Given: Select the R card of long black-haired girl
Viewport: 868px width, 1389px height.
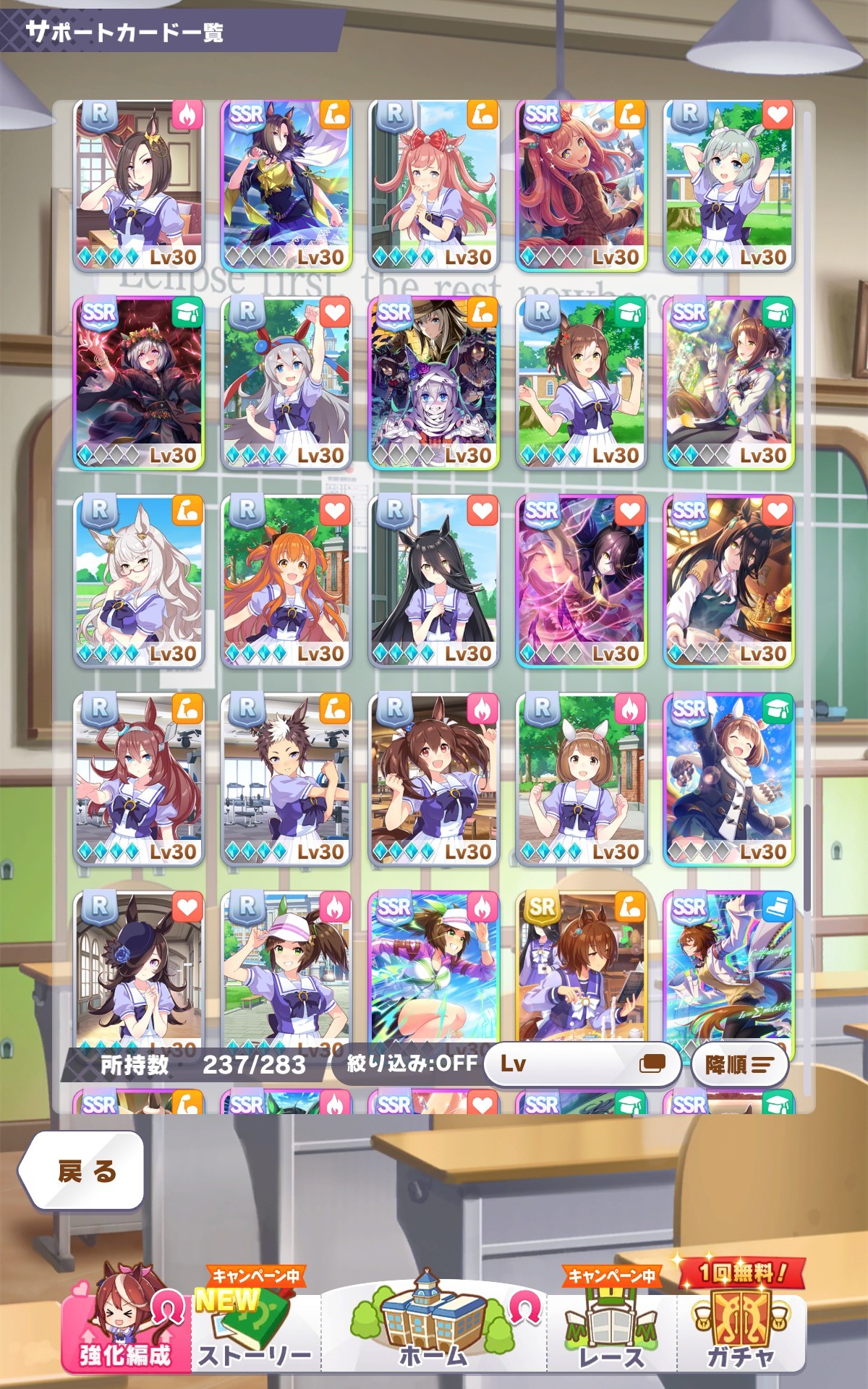Looking at the screenshot, I should (x=433, y=581).
